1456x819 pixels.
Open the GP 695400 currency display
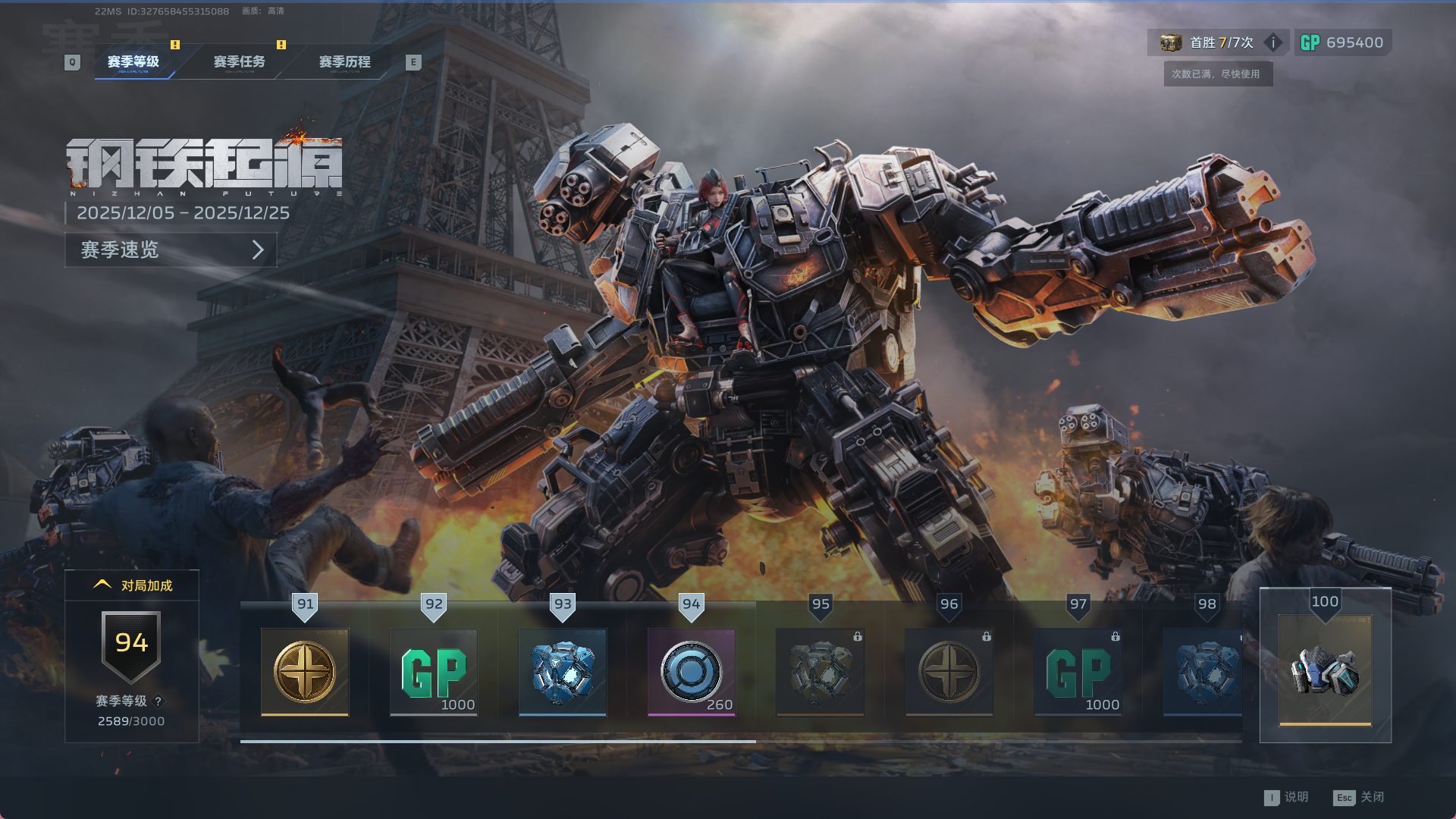(1342, 42)
